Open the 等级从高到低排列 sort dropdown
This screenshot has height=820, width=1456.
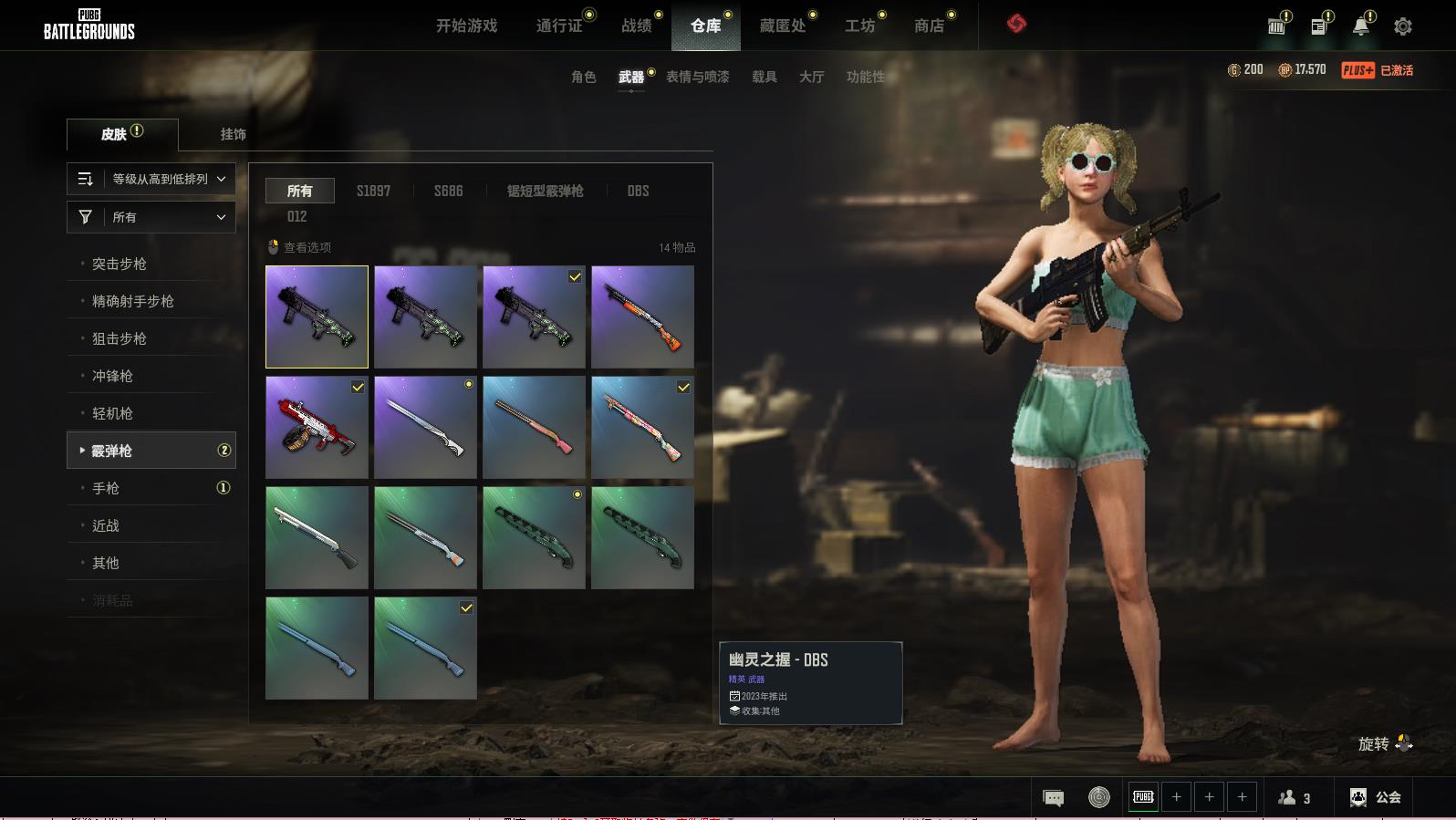[x=151, y=179]
